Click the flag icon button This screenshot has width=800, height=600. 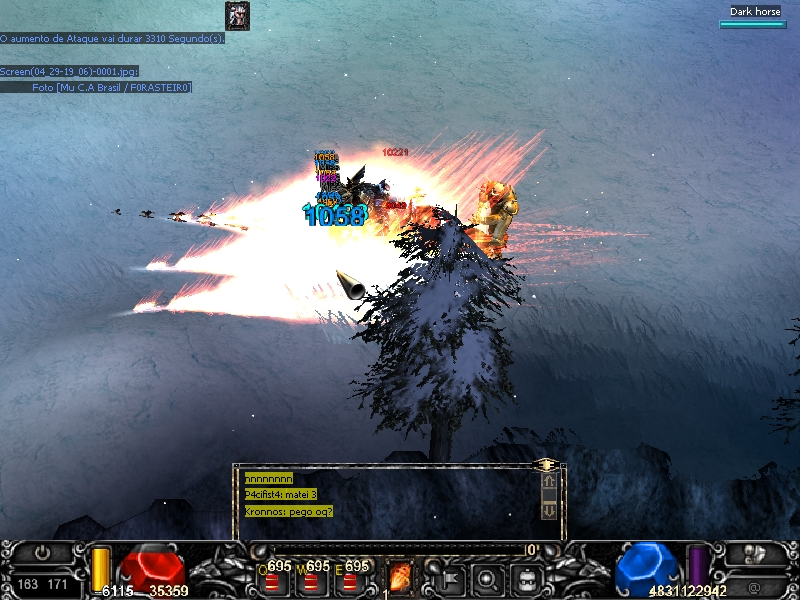tap(449, 577)
